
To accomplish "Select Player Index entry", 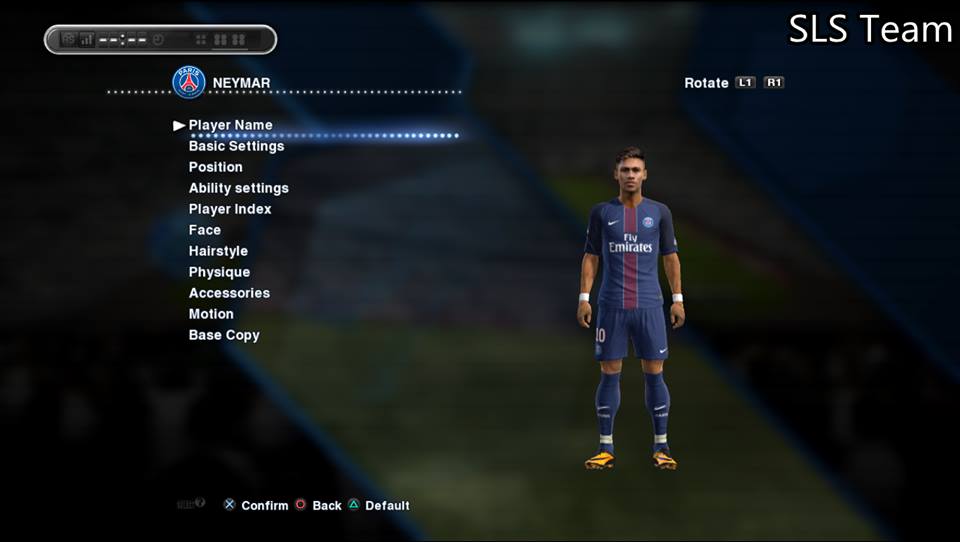I will (230, 209).
